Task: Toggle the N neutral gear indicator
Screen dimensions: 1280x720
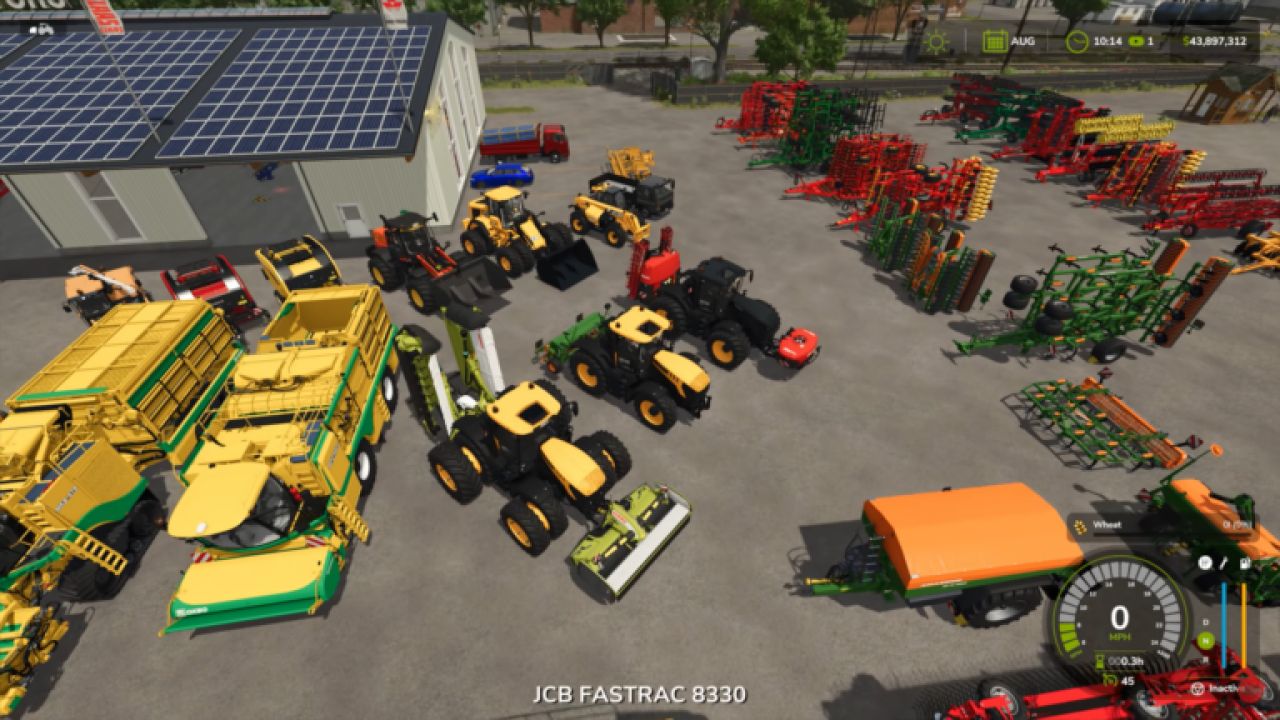Action: tap(1204, 640)
